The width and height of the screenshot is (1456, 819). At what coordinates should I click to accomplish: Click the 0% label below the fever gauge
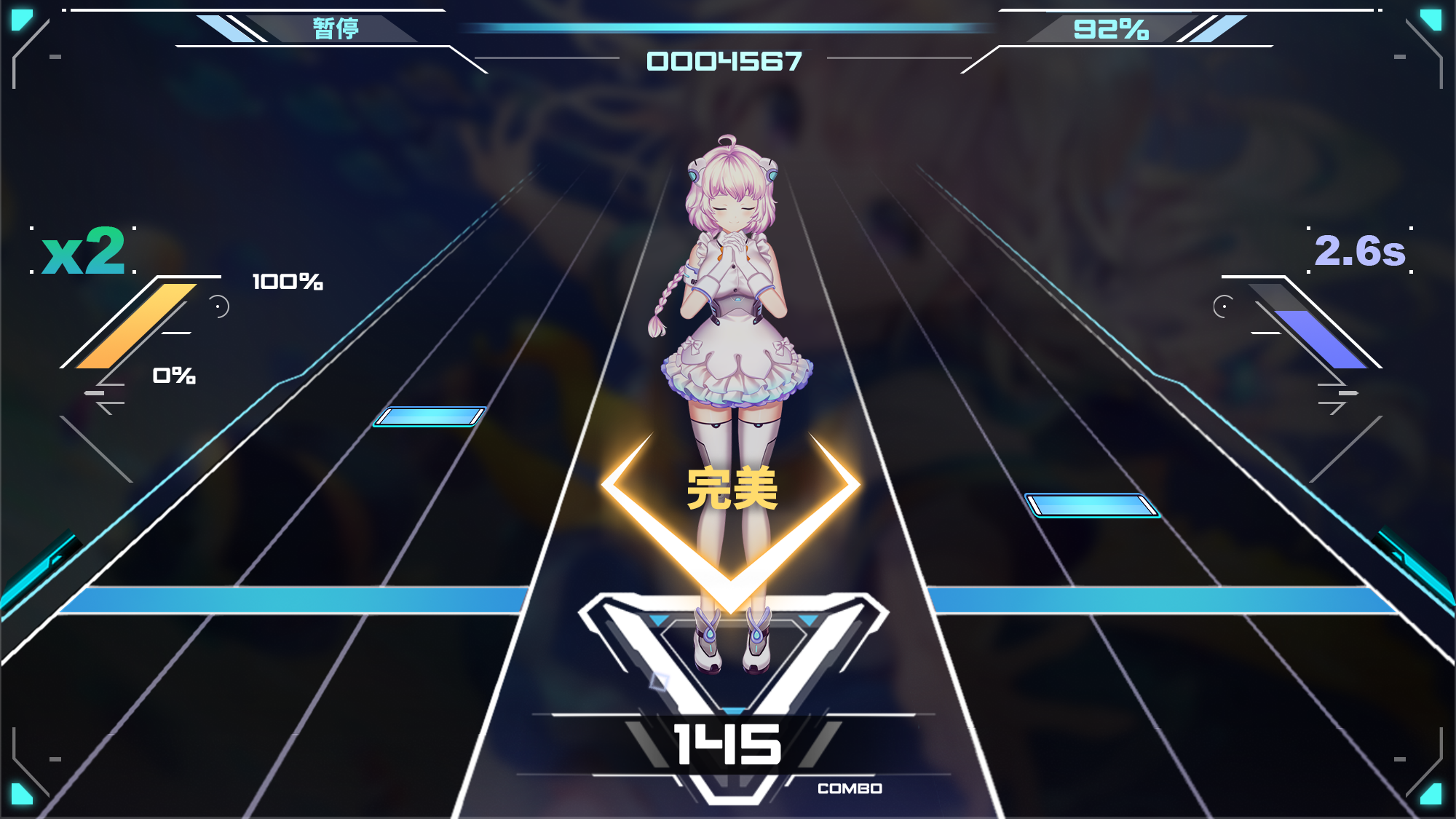pyautogui.click(x=175, y=376)
